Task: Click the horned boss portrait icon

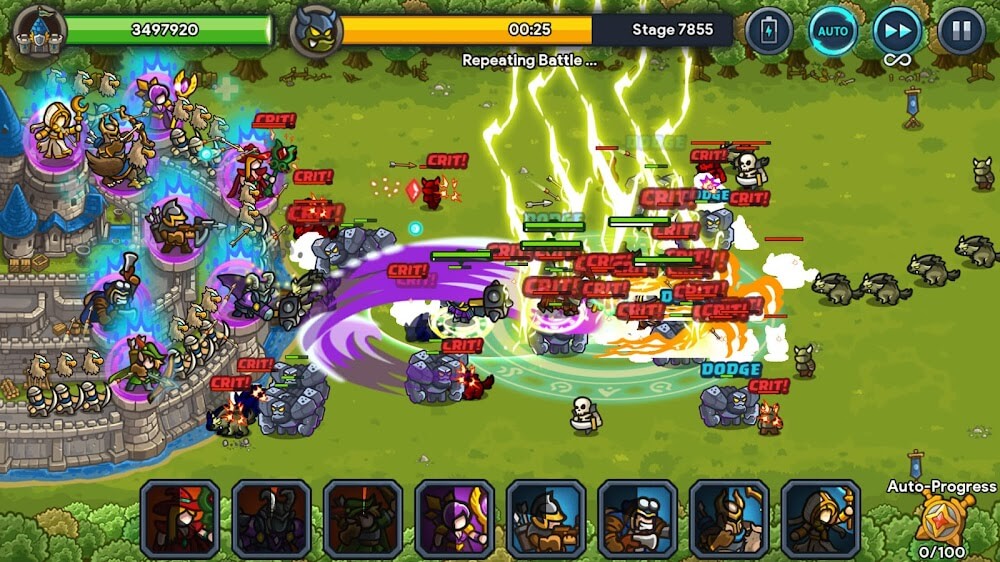Action: pyautogui.click(x=317, y=31)
